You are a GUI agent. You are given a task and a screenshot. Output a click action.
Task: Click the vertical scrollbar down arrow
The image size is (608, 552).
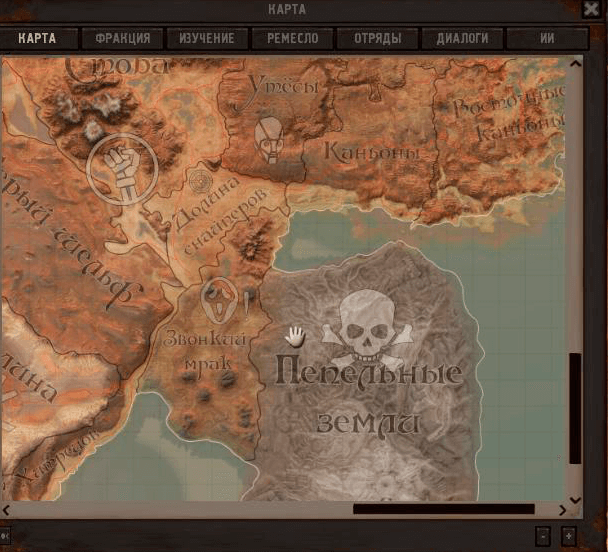(x=575, y=498)
